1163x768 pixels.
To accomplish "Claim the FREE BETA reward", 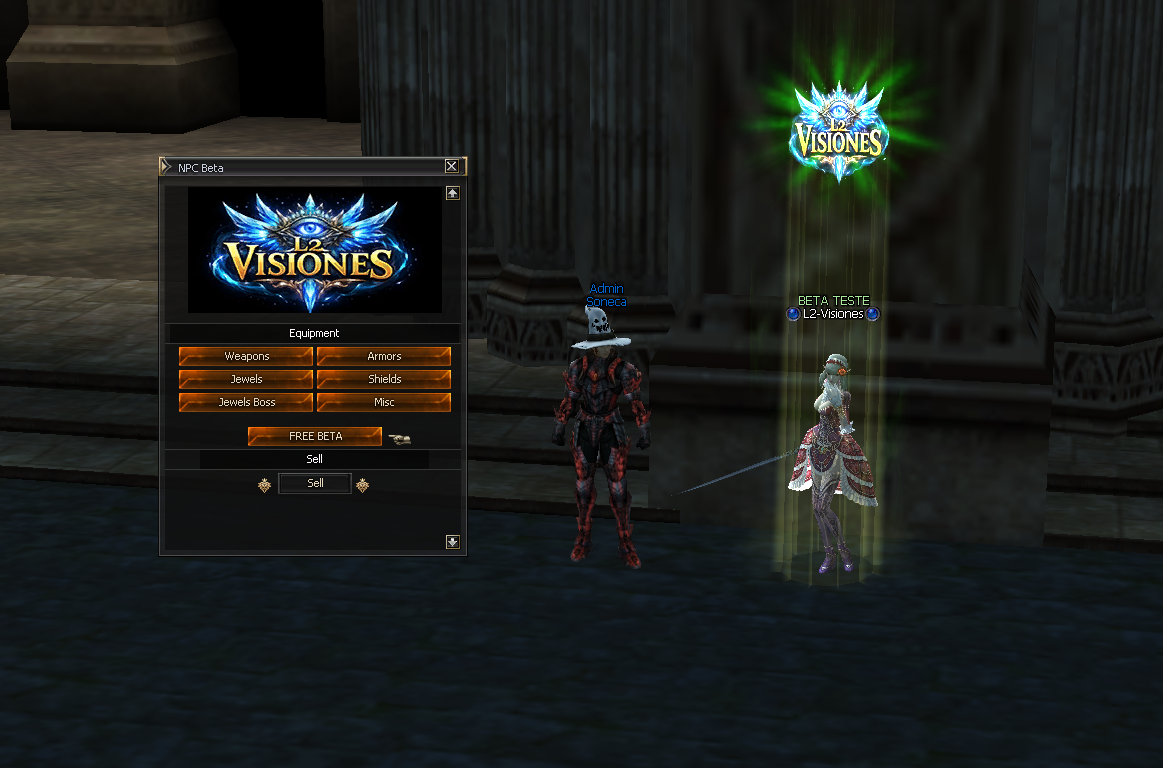I will [x=315, y=436].
